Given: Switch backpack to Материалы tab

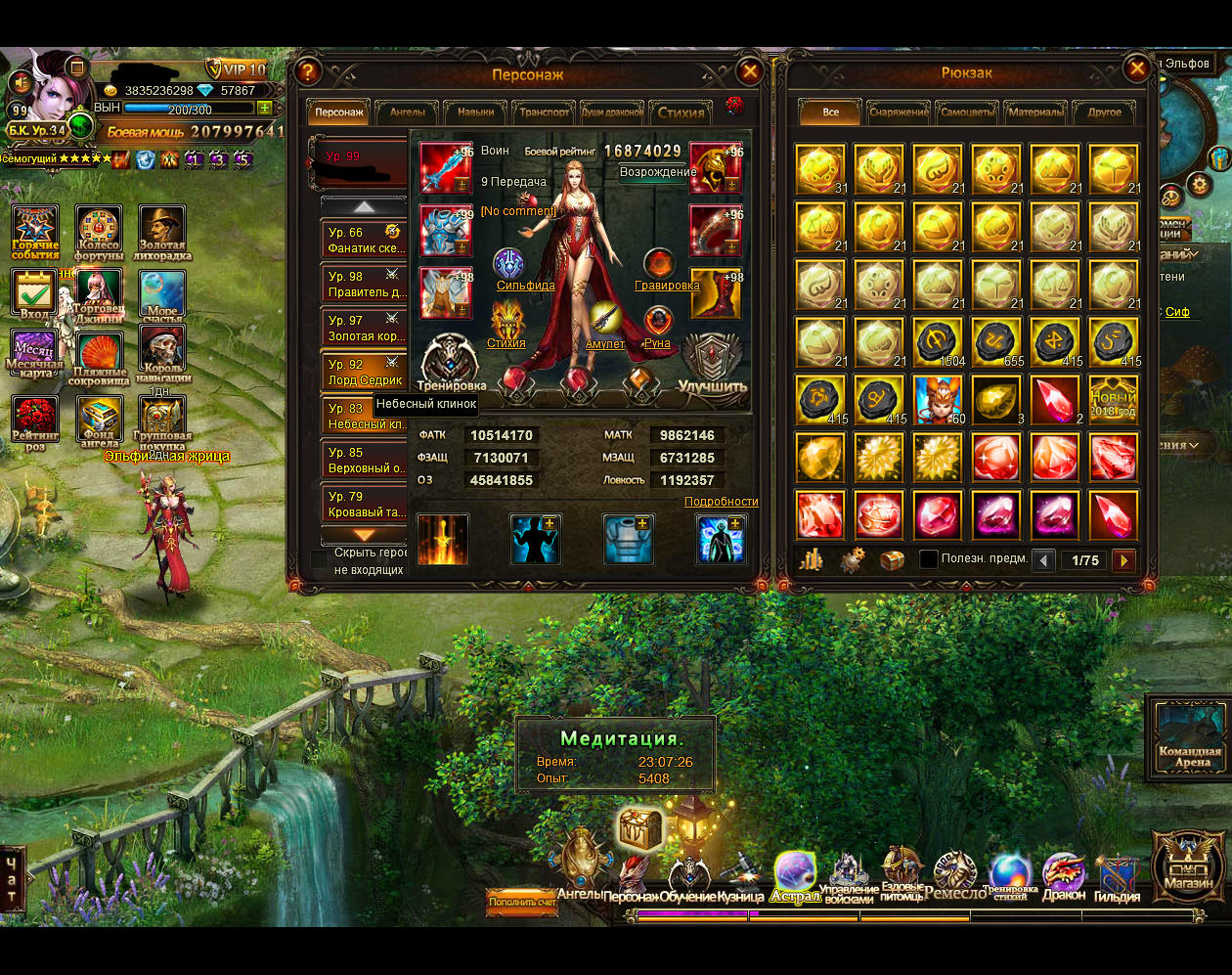Looking at the screenshot, I should click(x=1034, y=112).
